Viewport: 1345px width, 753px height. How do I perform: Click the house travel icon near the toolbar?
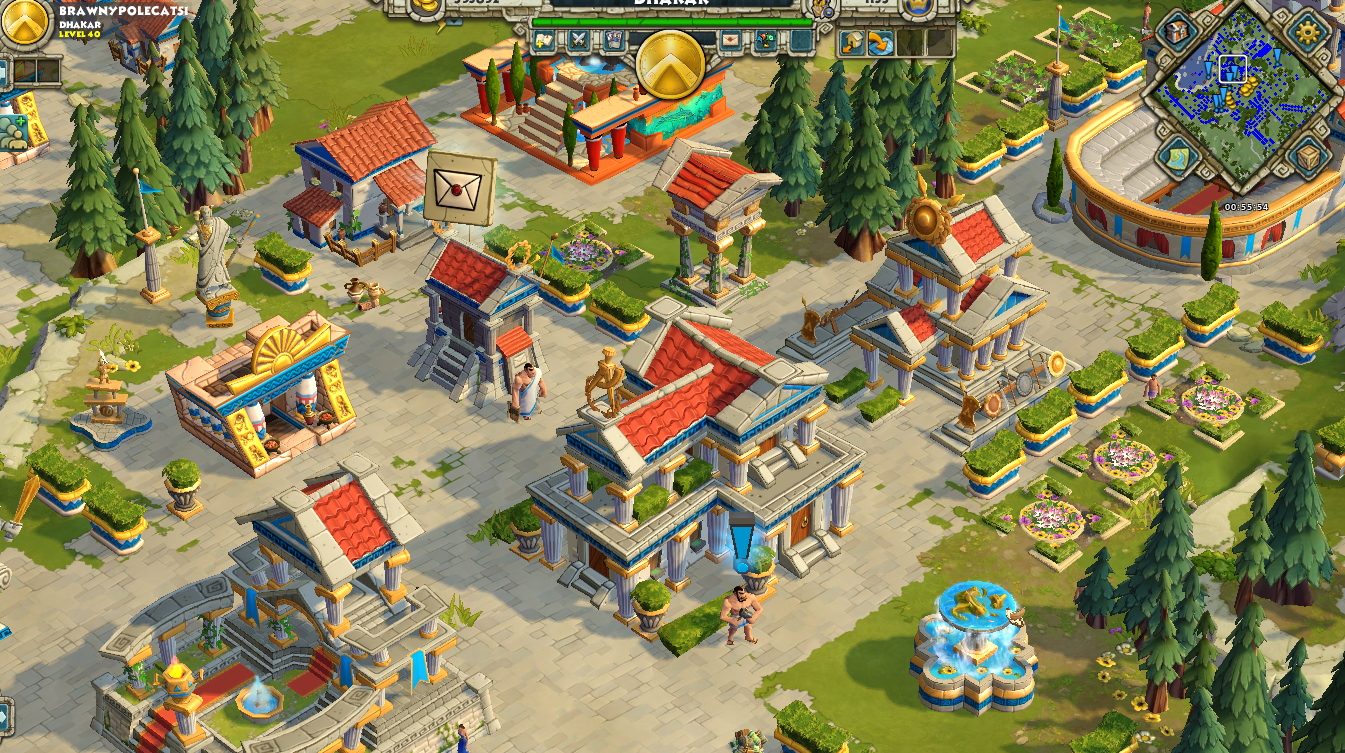coord(851,42)
